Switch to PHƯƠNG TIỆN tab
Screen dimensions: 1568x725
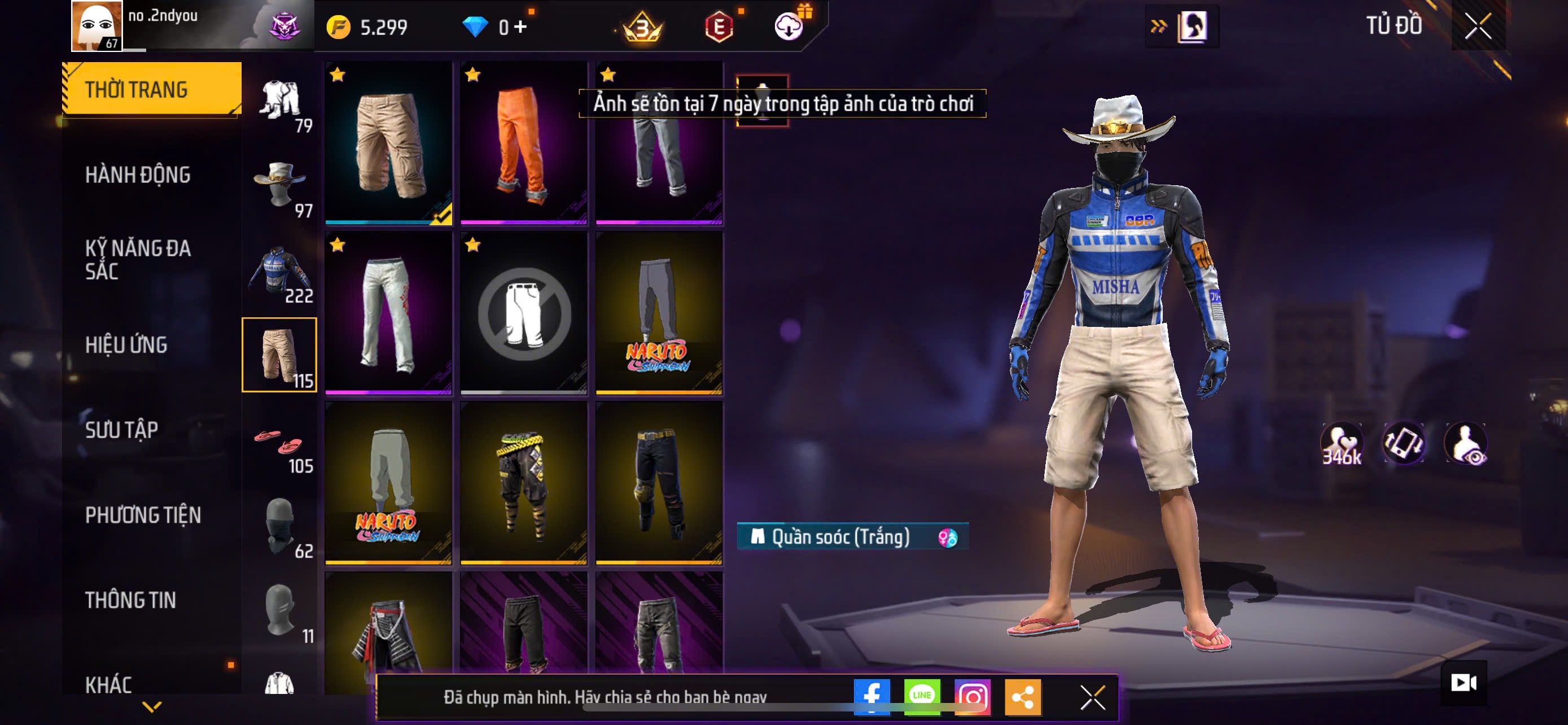(142, 515)
